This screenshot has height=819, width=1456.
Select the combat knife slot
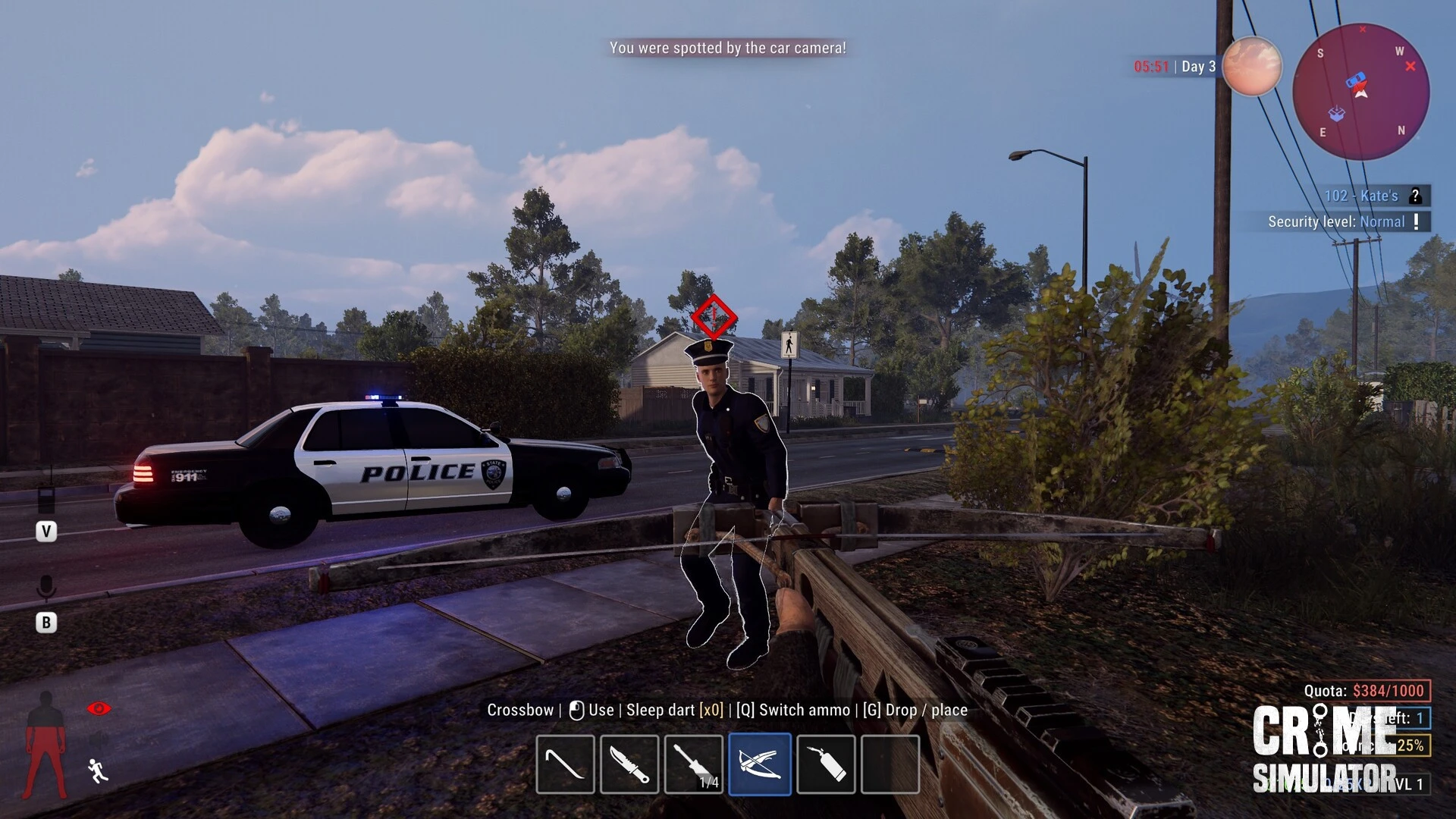tap(629, 764)
